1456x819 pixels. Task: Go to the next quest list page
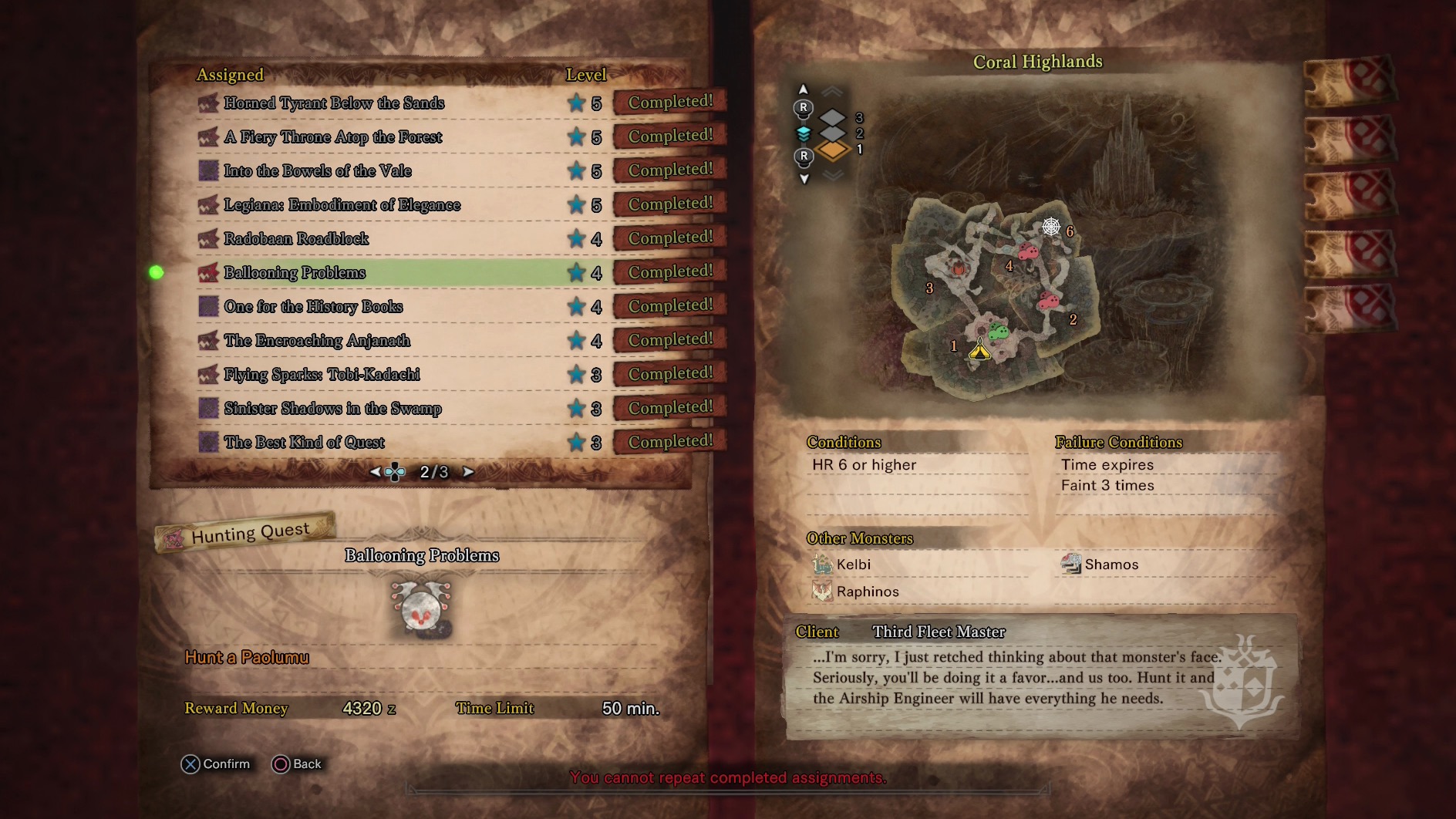coord(468,472)
